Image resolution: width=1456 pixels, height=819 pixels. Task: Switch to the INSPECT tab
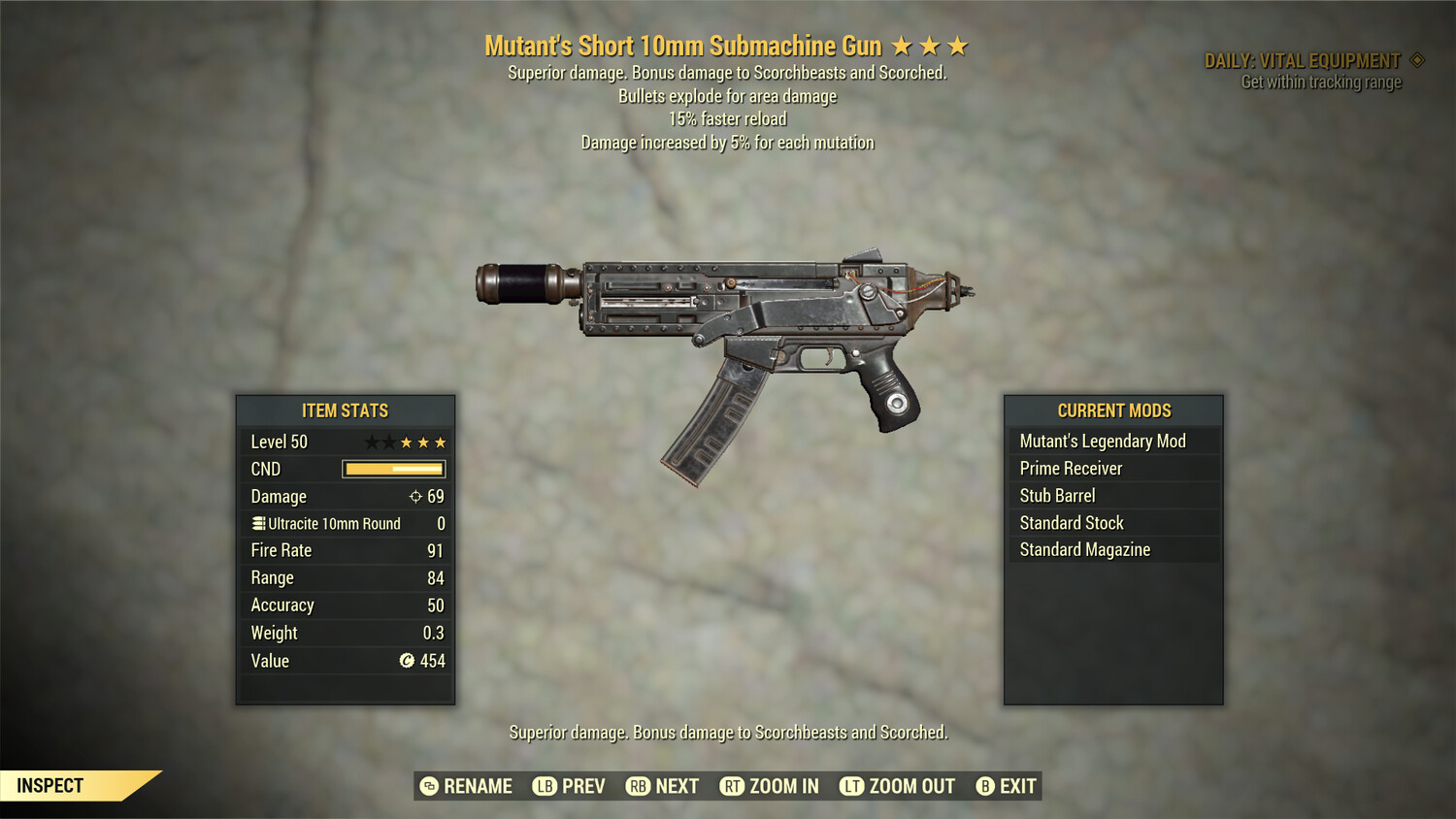click(50, 785)
